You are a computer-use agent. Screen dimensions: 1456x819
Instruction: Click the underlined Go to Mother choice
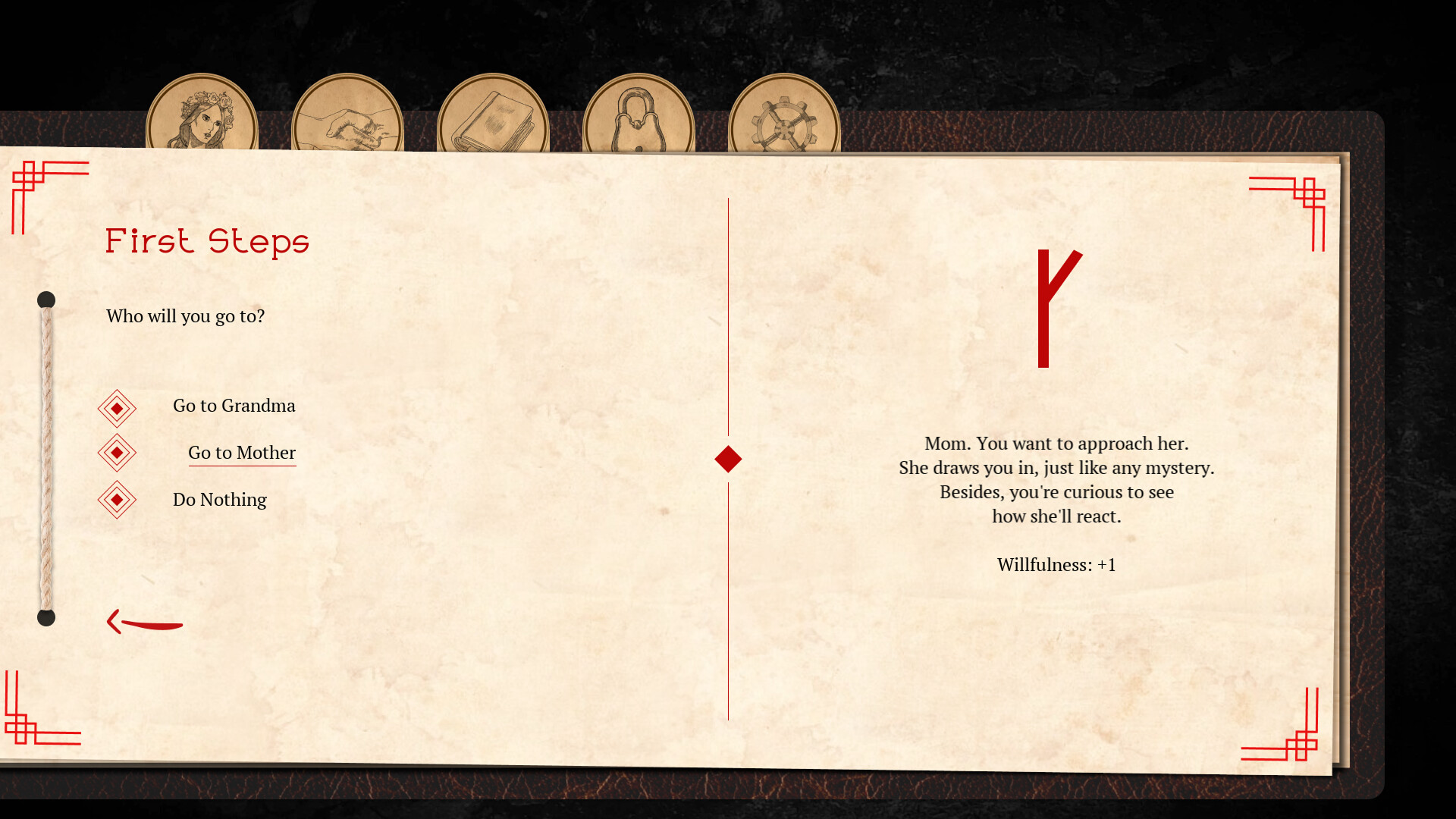242,453
